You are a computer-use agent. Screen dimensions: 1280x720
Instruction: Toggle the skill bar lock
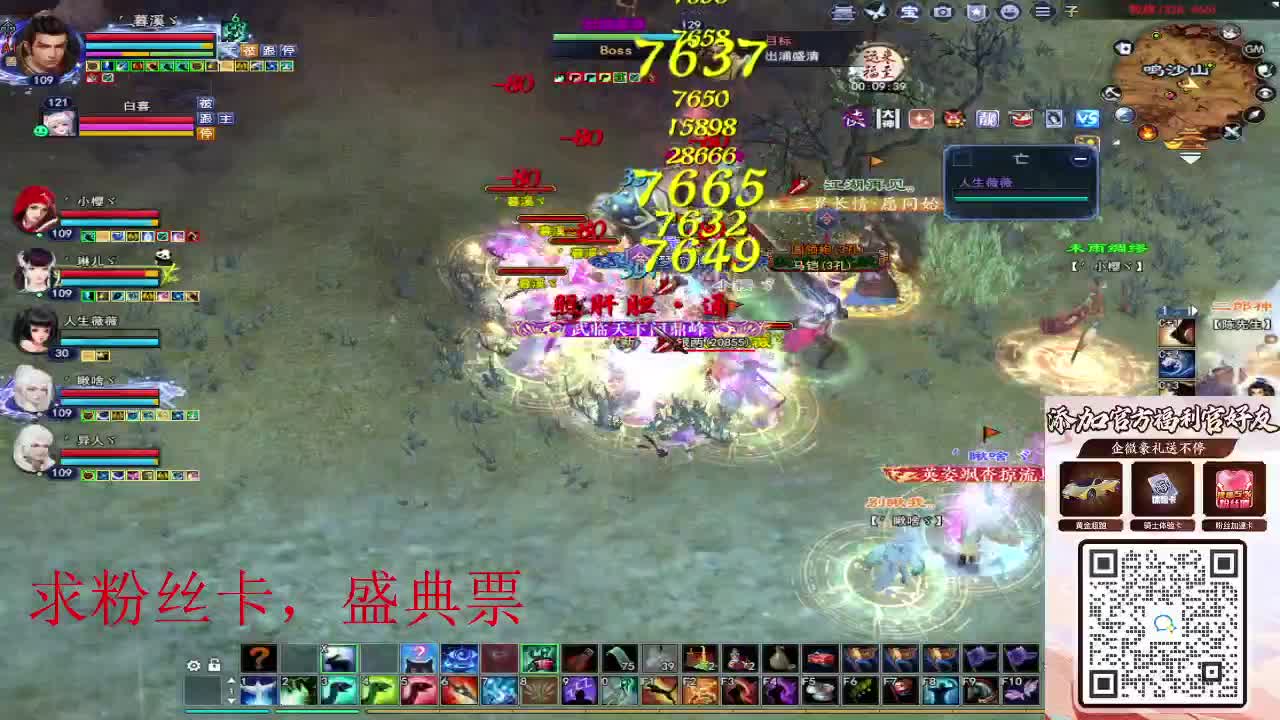214,664
